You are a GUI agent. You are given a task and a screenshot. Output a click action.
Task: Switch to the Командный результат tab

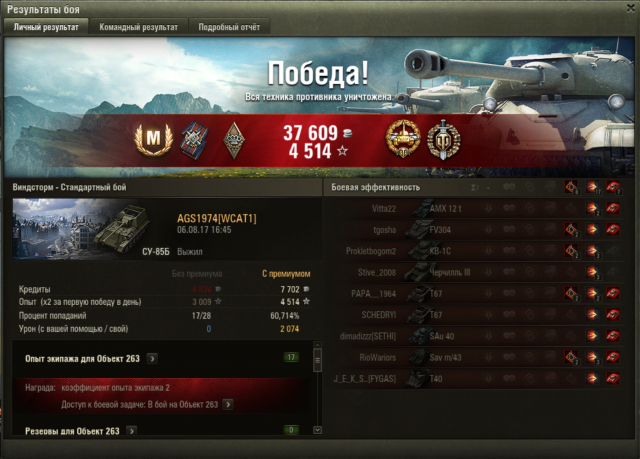[139, 27]
